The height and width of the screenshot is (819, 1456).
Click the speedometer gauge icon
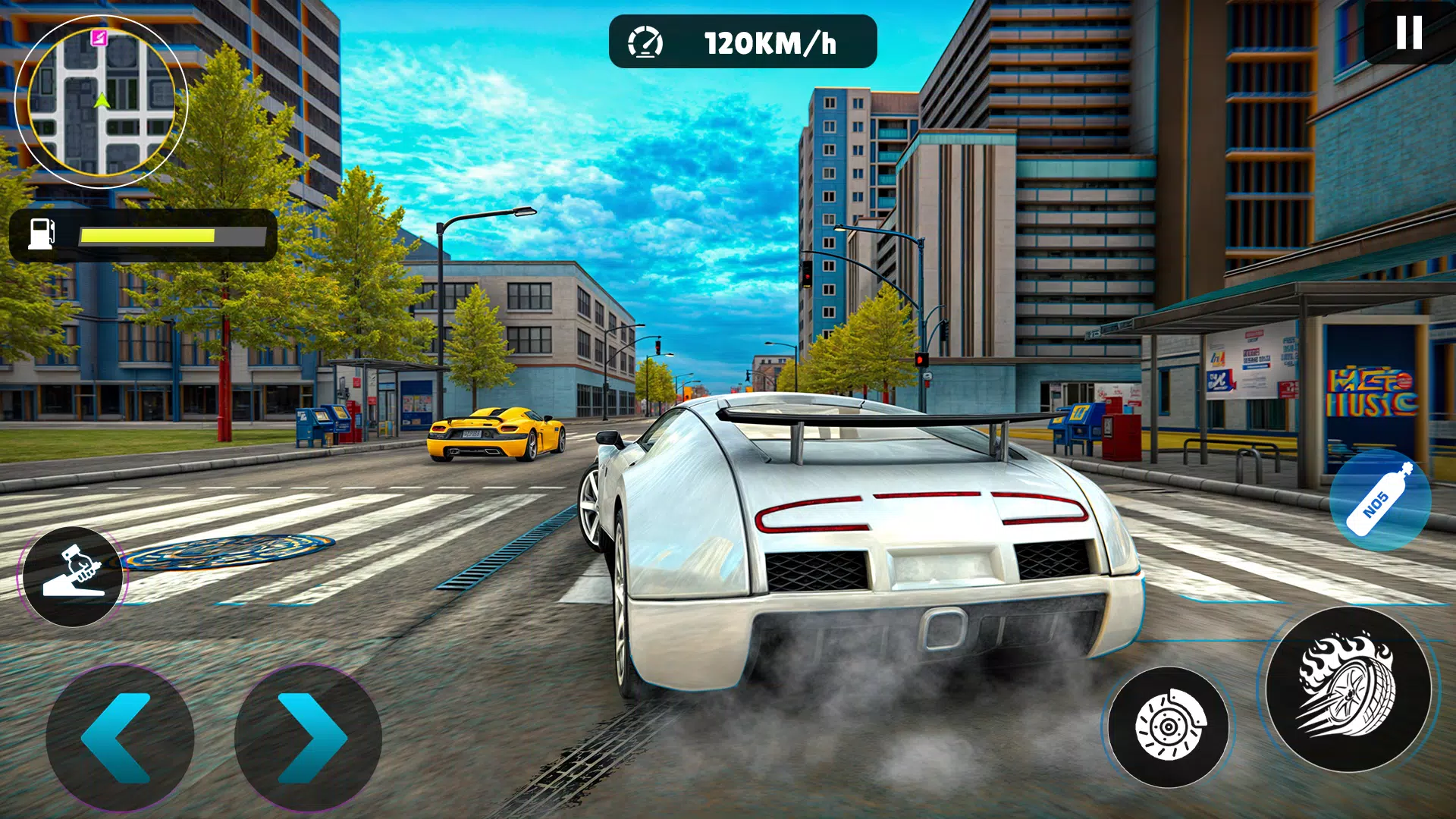coord(645,42)
